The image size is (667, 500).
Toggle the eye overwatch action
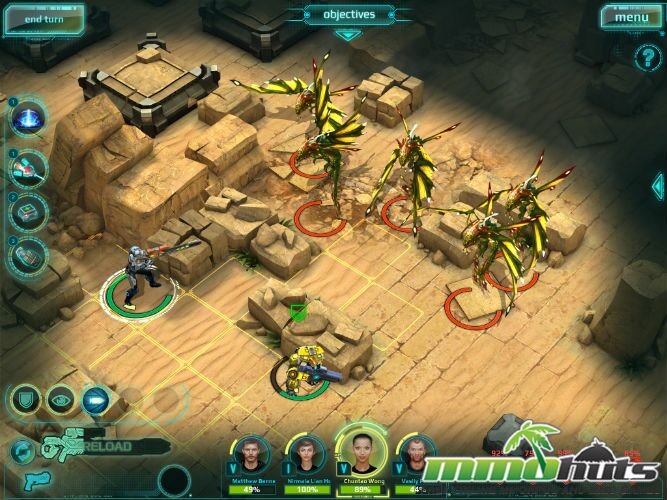pos(61,400)
